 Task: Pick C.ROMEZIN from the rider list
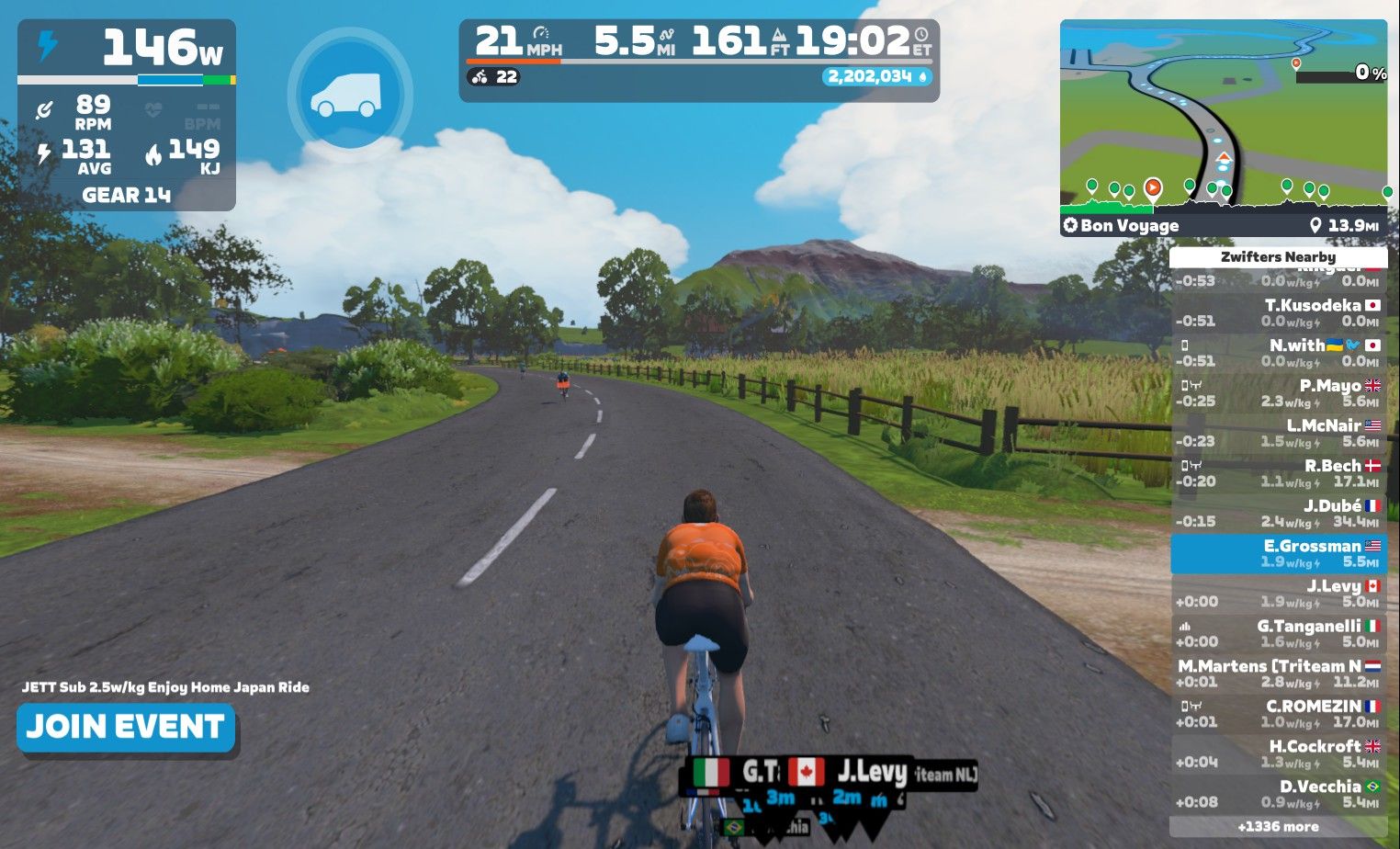(1279, 714)
